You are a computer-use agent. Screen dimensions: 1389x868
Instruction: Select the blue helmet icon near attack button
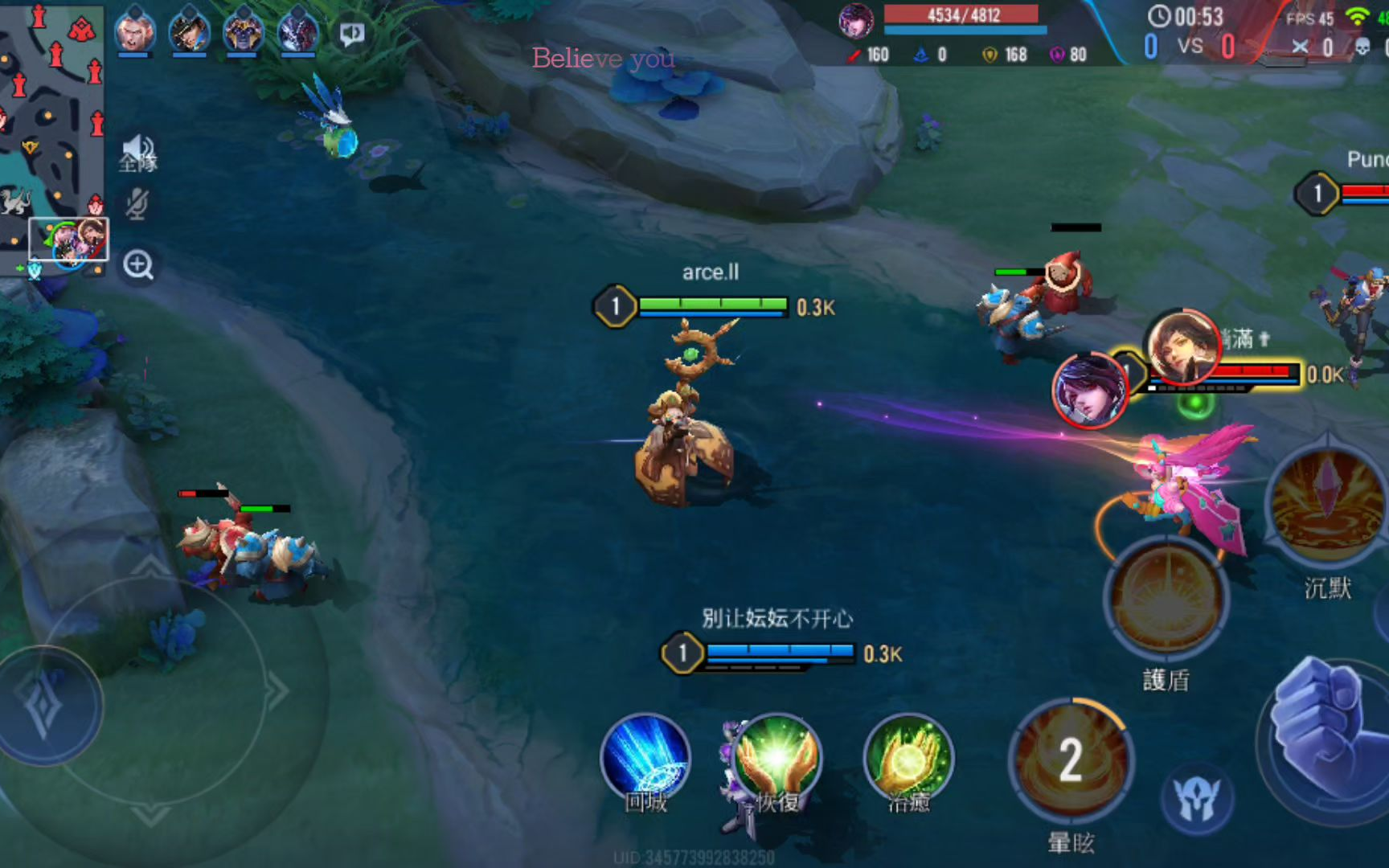tap(1198, 799)
